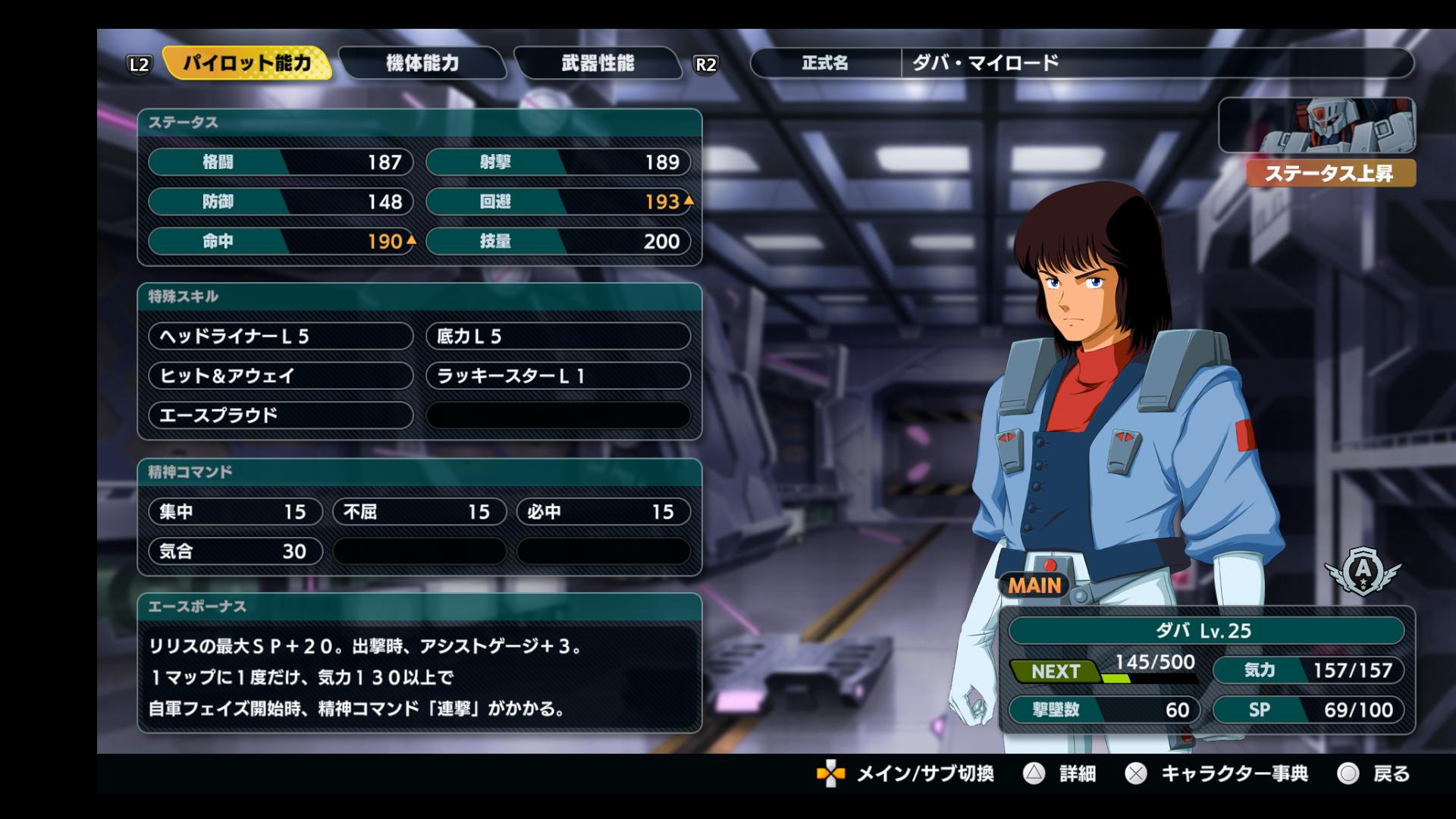Open the 機体能力 tab
The width and height of the screenshot is (1456, 819).
(422, 63)
